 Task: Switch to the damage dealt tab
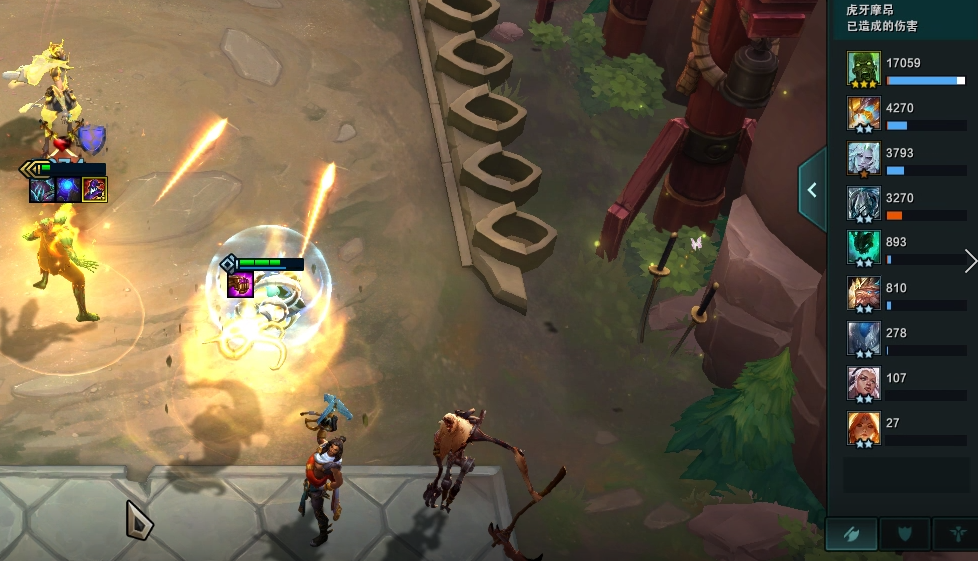(x=852, y=534)
